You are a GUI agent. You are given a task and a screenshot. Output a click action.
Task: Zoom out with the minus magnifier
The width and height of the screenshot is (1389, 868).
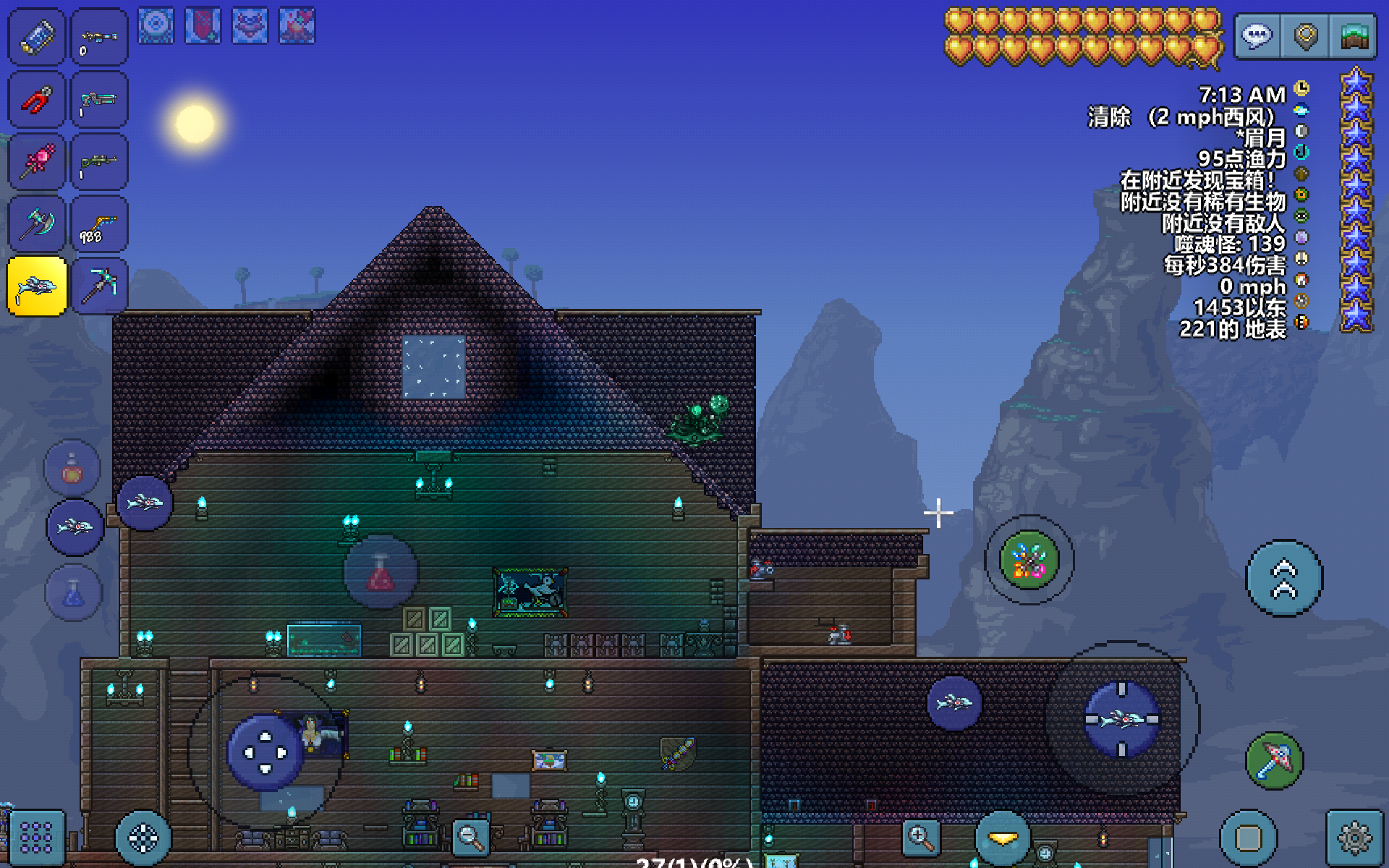click(470, 838)
